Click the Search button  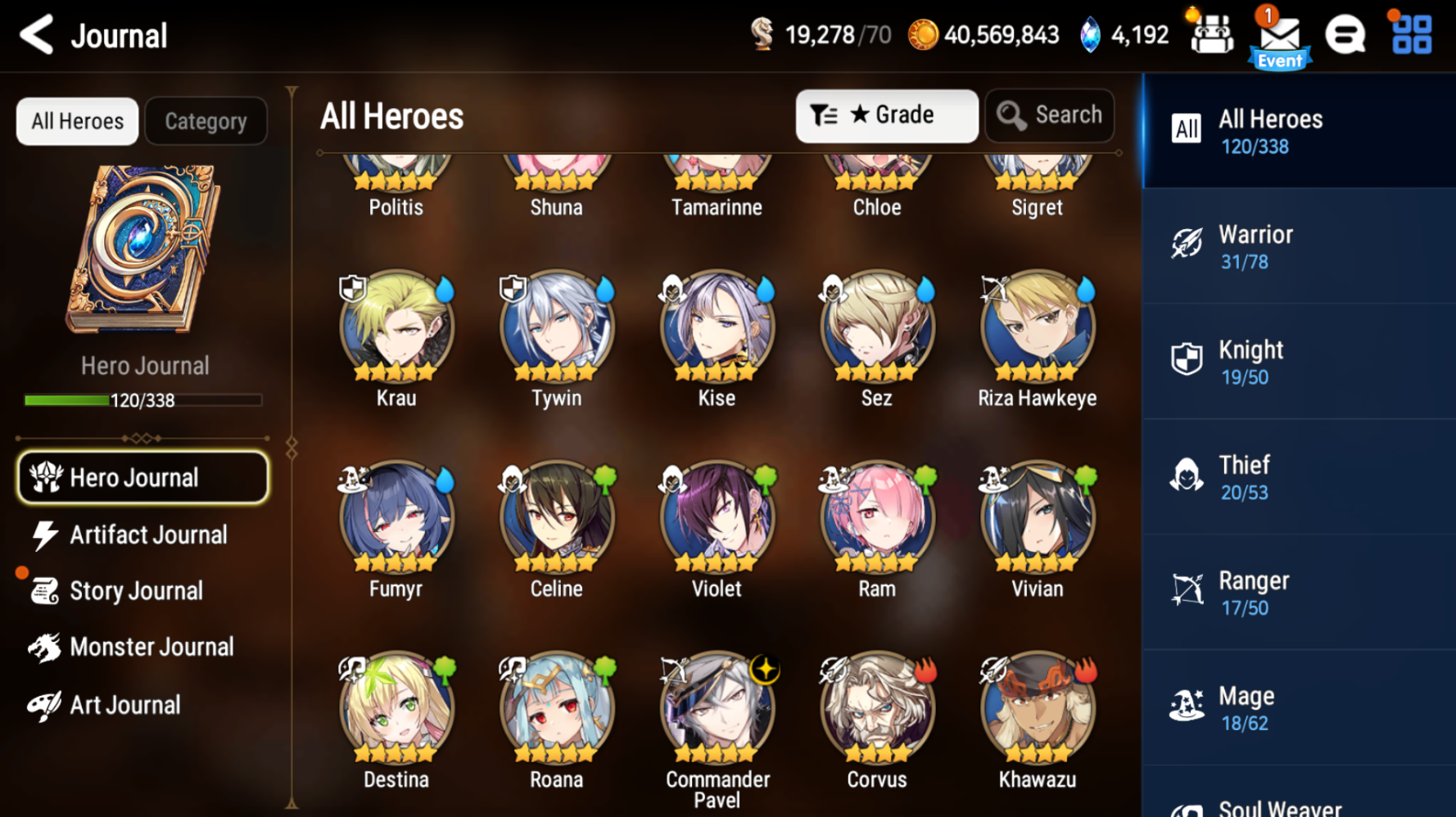[x=1050, y=115]
